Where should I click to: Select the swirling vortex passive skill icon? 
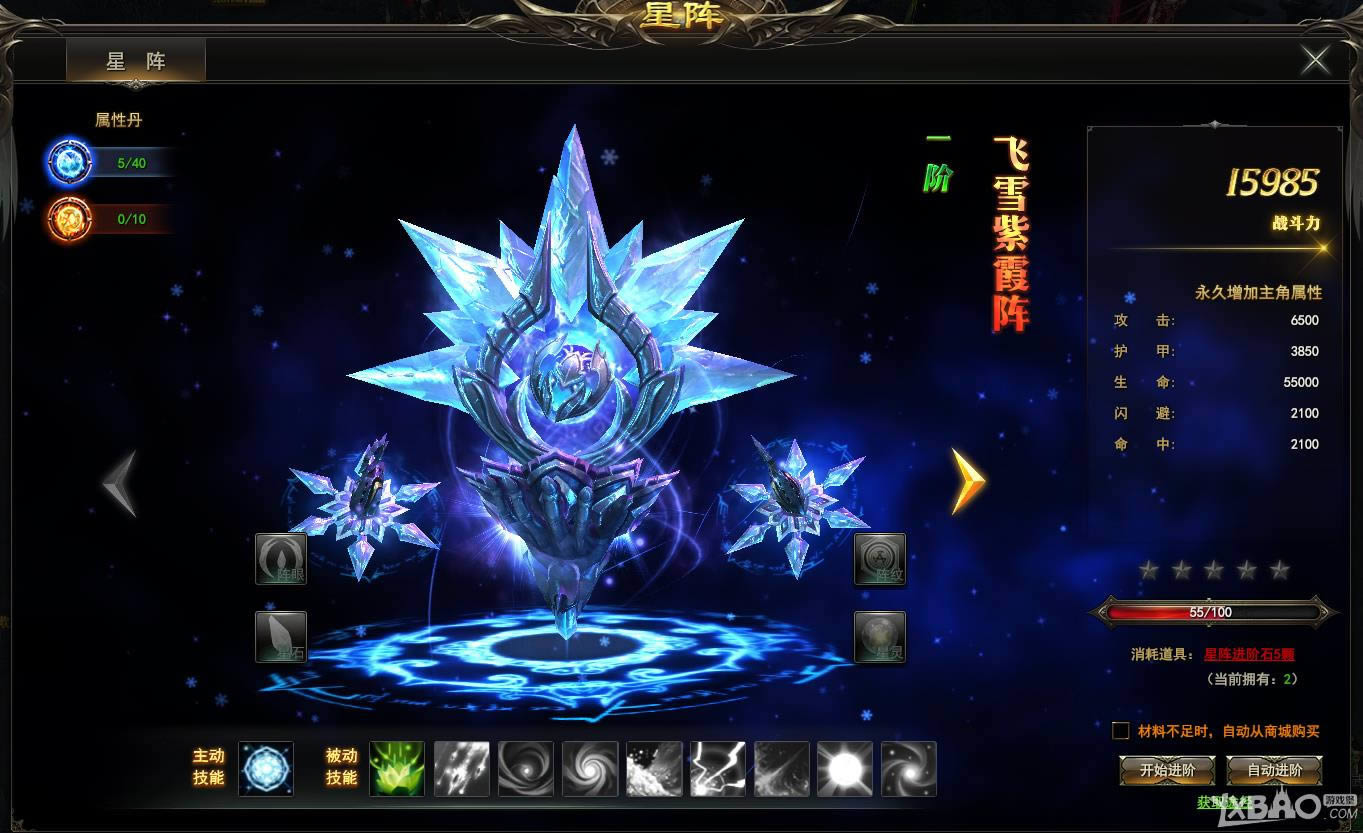click(526, 768)
